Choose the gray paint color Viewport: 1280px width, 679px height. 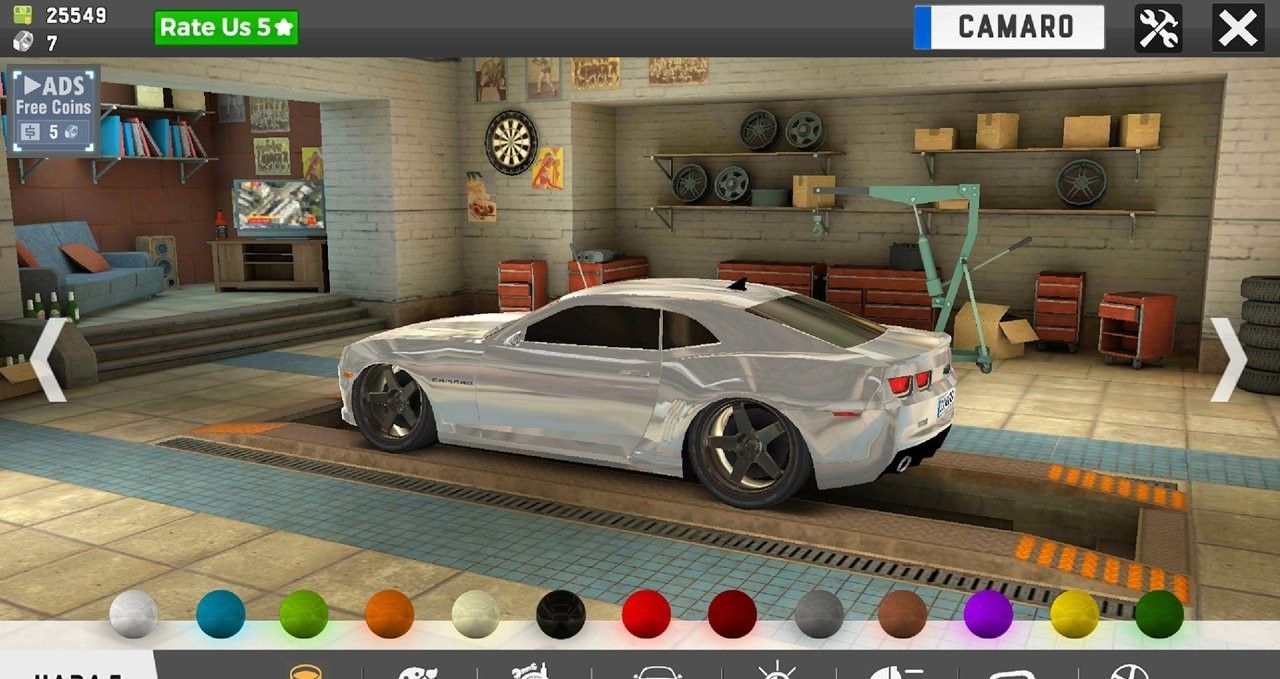pos(819,614)
